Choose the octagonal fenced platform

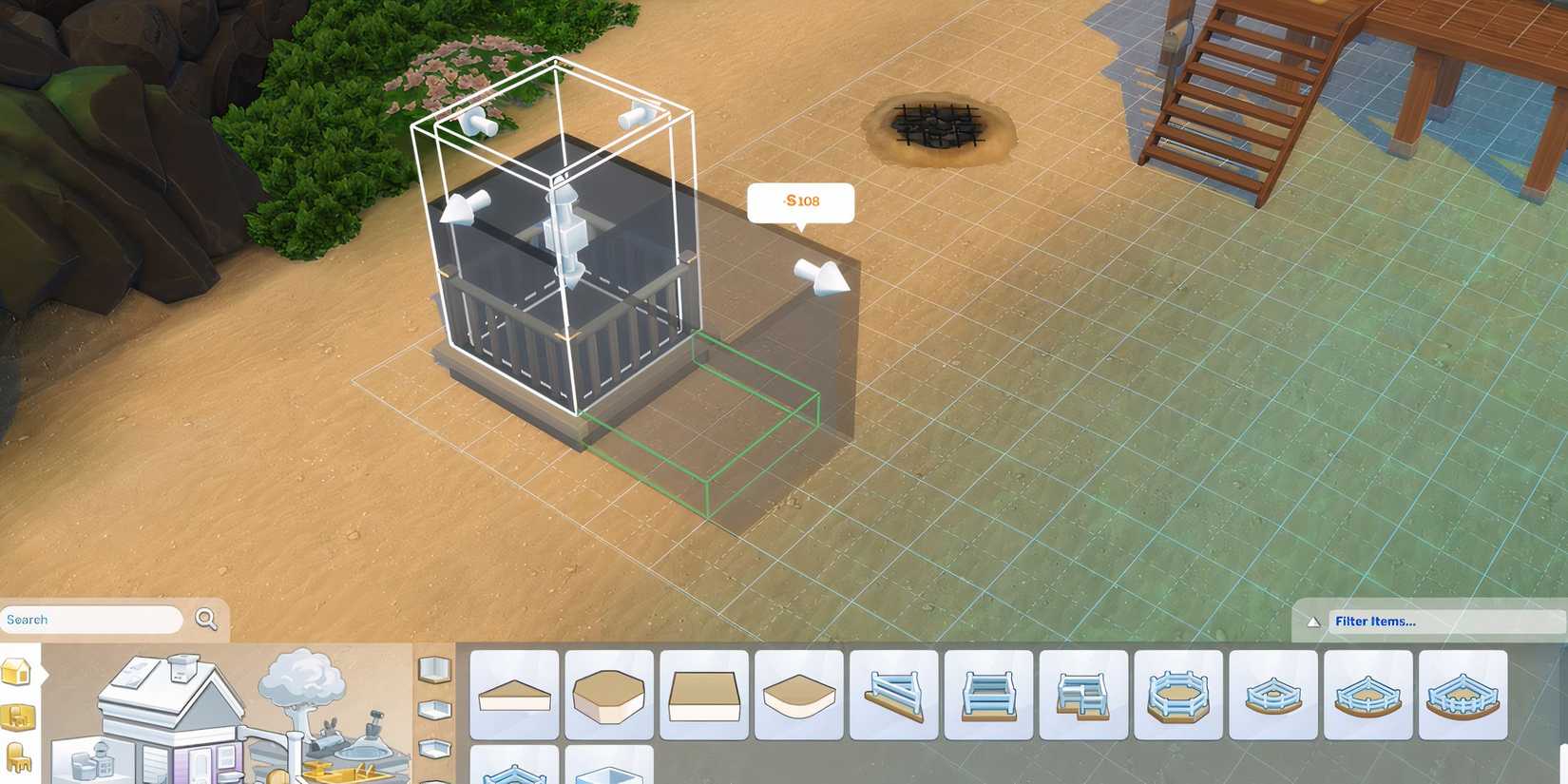[1179, 696]
